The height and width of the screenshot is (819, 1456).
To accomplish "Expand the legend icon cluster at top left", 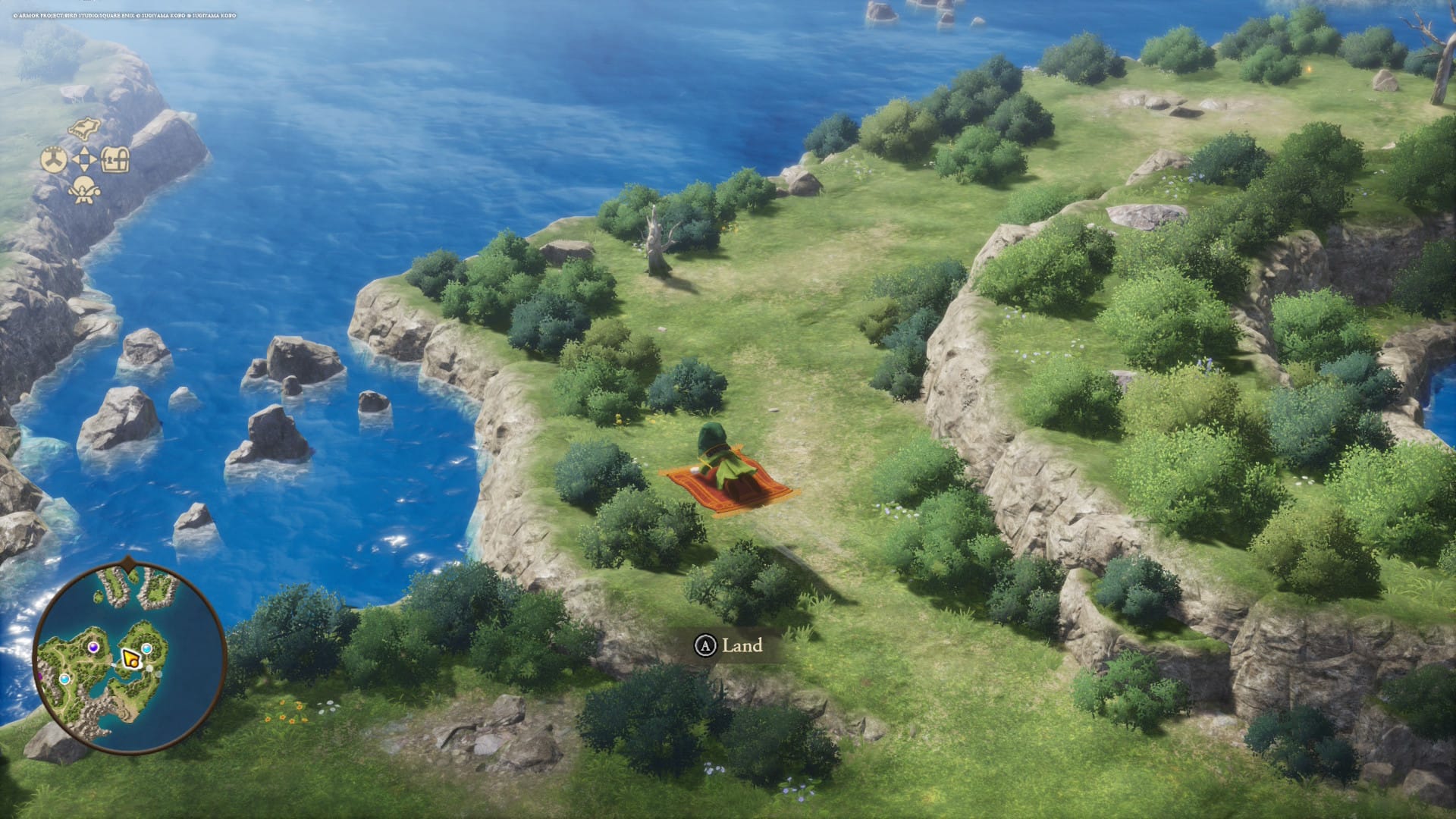I will (83, 158).
